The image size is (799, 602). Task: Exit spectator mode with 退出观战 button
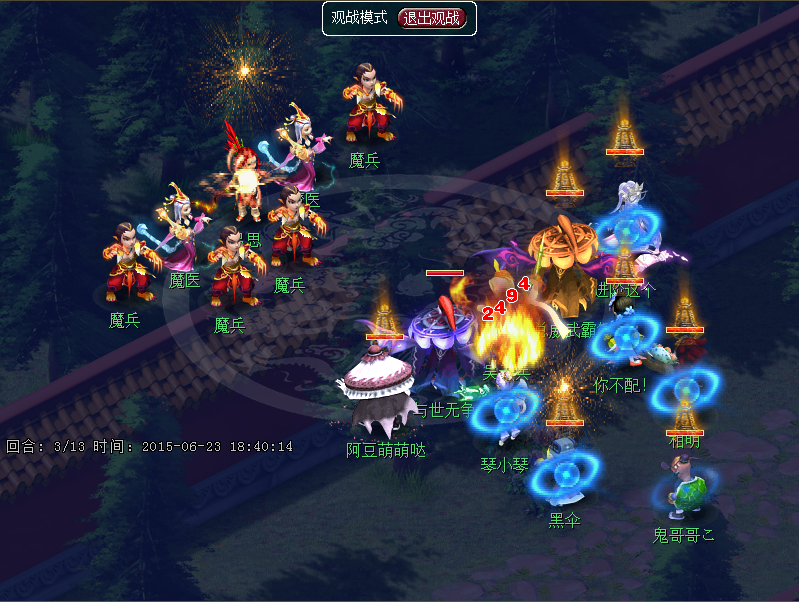pos(433,18)
